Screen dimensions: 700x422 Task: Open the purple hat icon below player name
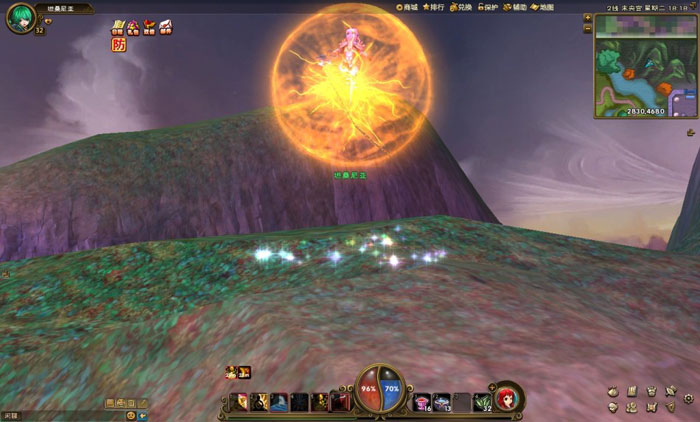[133, 26]
